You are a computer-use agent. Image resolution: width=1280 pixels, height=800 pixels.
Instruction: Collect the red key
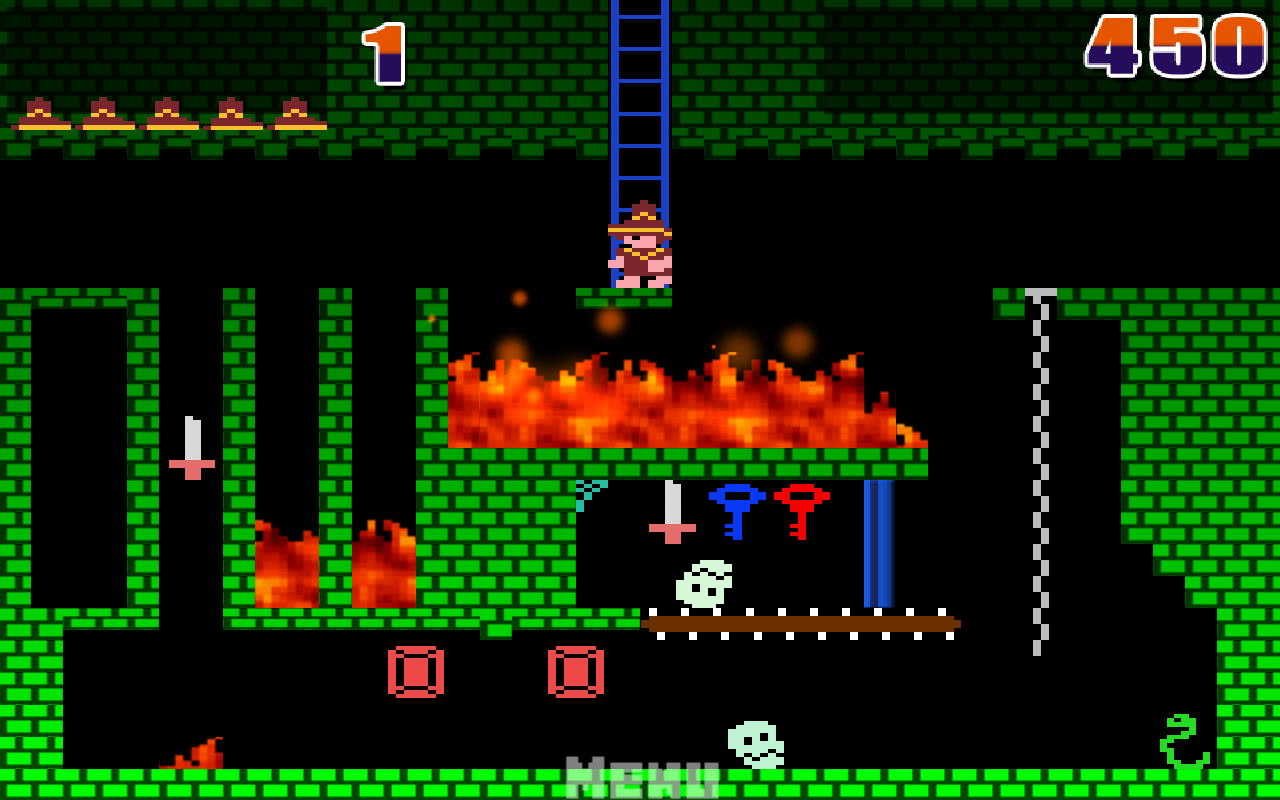tap(800, 510)
